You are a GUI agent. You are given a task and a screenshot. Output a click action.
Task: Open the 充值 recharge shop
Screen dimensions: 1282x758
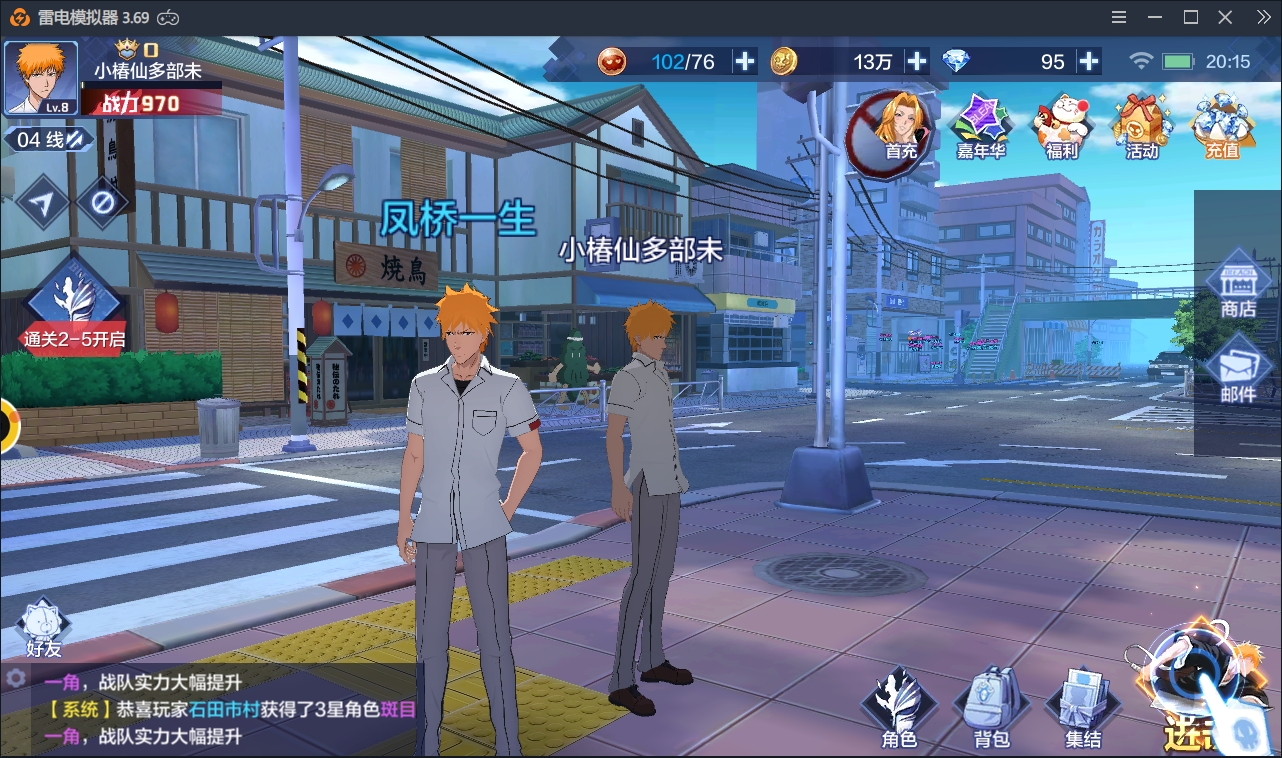point(1222,127)
